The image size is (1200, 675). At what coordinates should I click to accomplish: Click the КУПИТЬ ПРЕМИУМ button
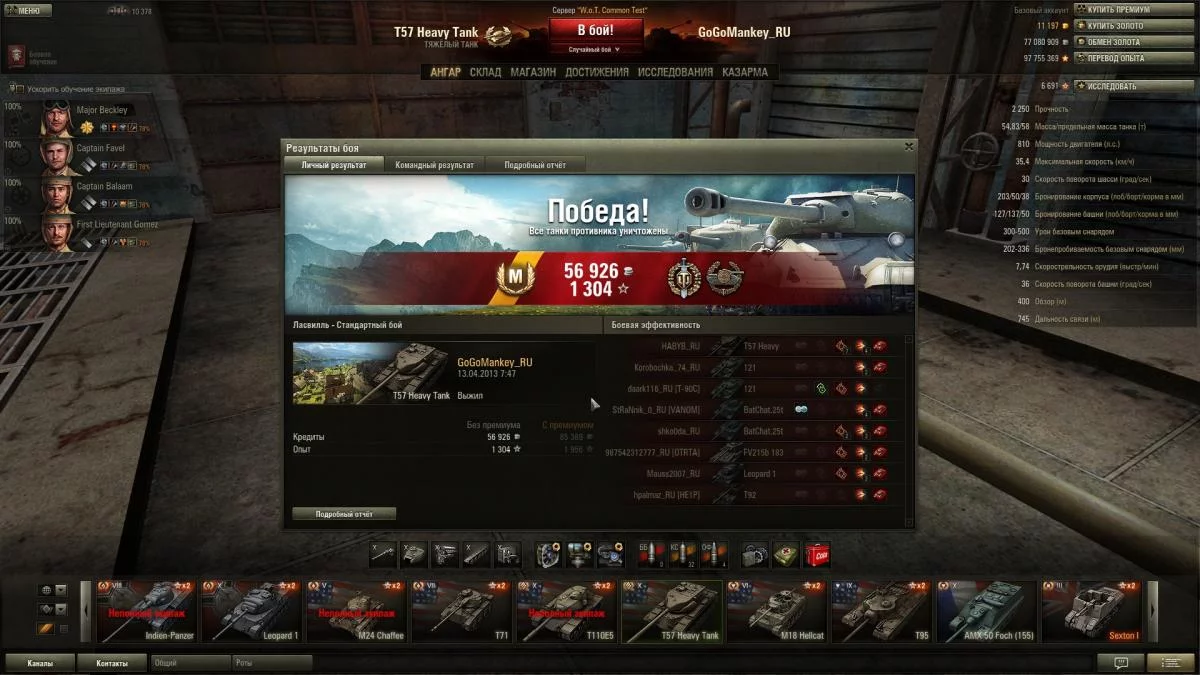click(x=1118, y=10)
